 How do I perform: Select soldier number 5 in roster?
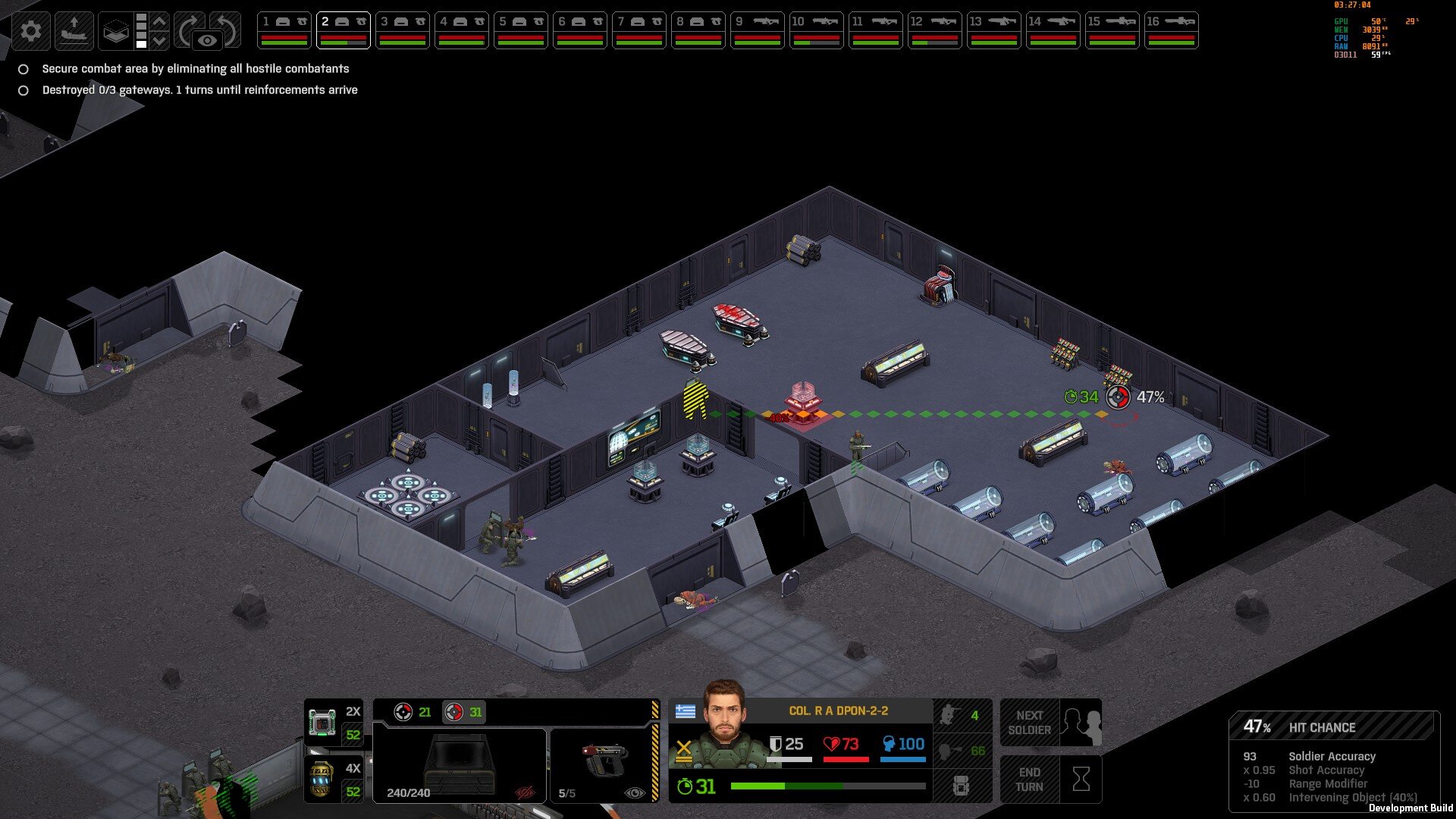coord(521,30)
